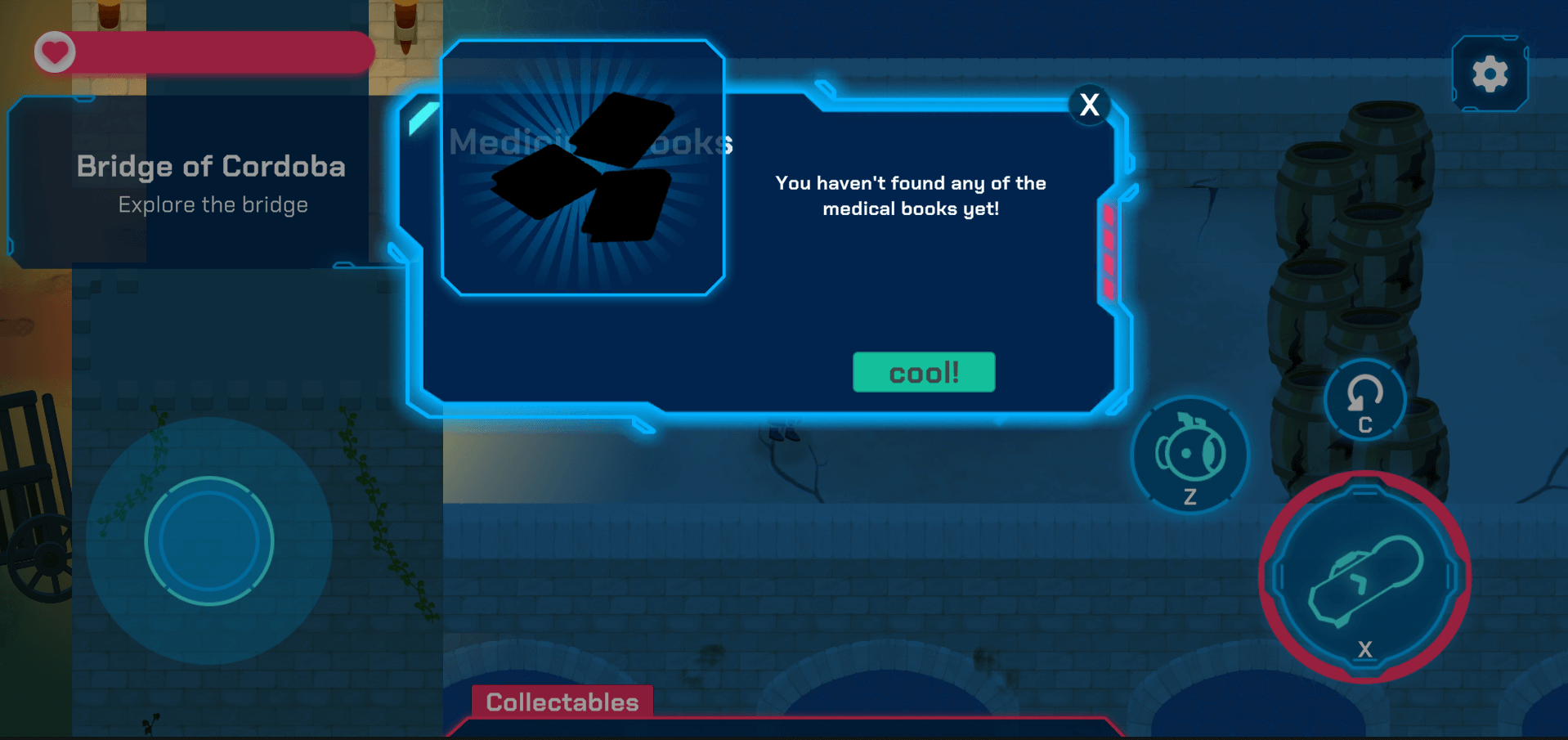The height and width of the screenshot is (740, 1568).
Task: Open the Collectables tab
Action: [x=562, y=702]
